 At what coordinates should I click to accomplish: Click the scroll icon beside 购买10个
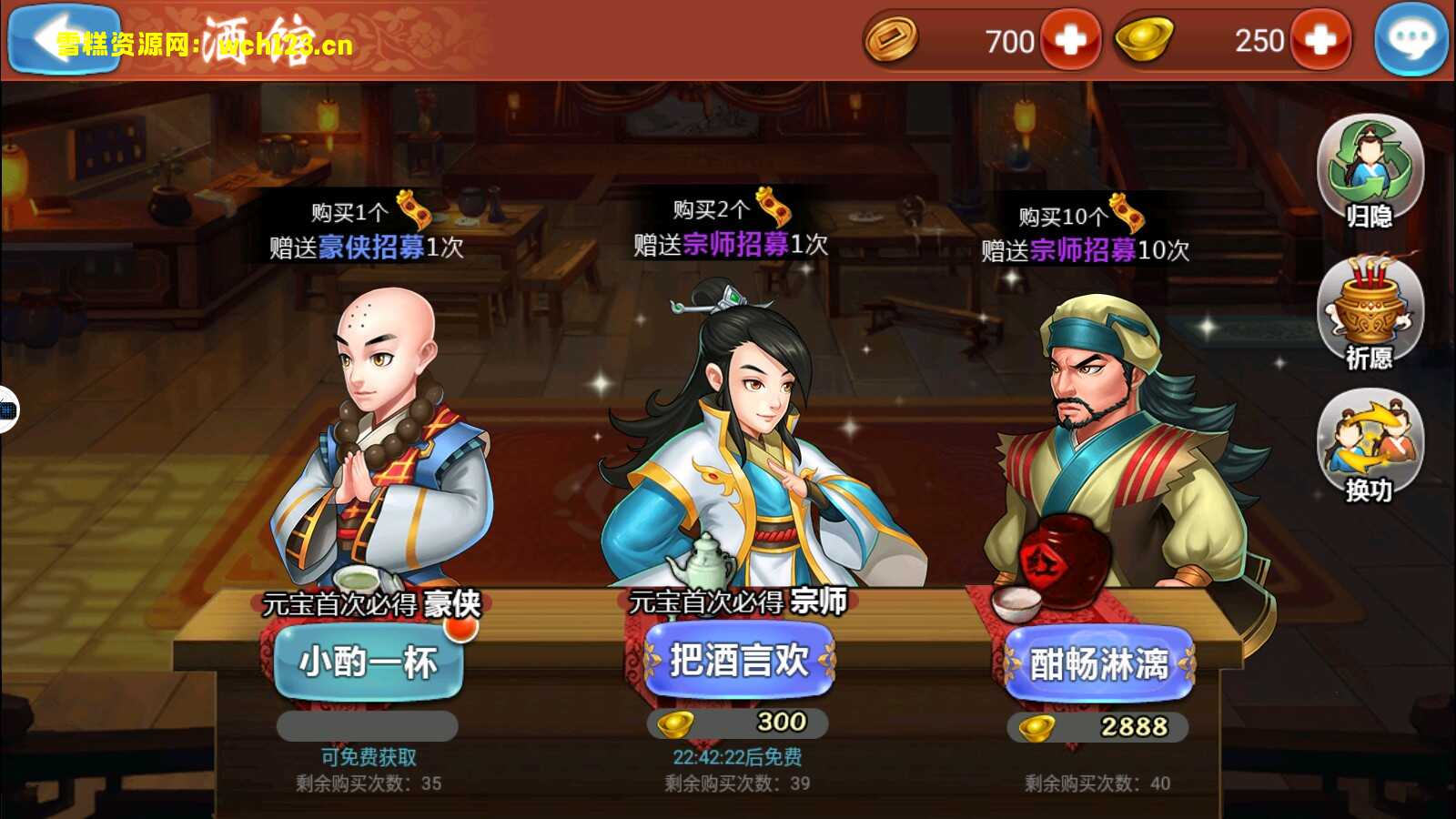tap(1127, 213)
